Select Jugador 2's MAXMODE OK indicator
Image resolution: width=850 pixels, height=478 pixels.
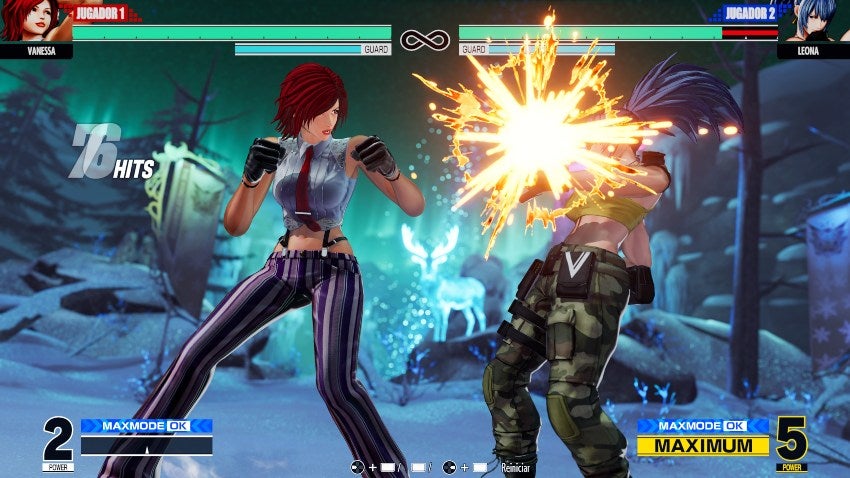(x=703, y=425)
